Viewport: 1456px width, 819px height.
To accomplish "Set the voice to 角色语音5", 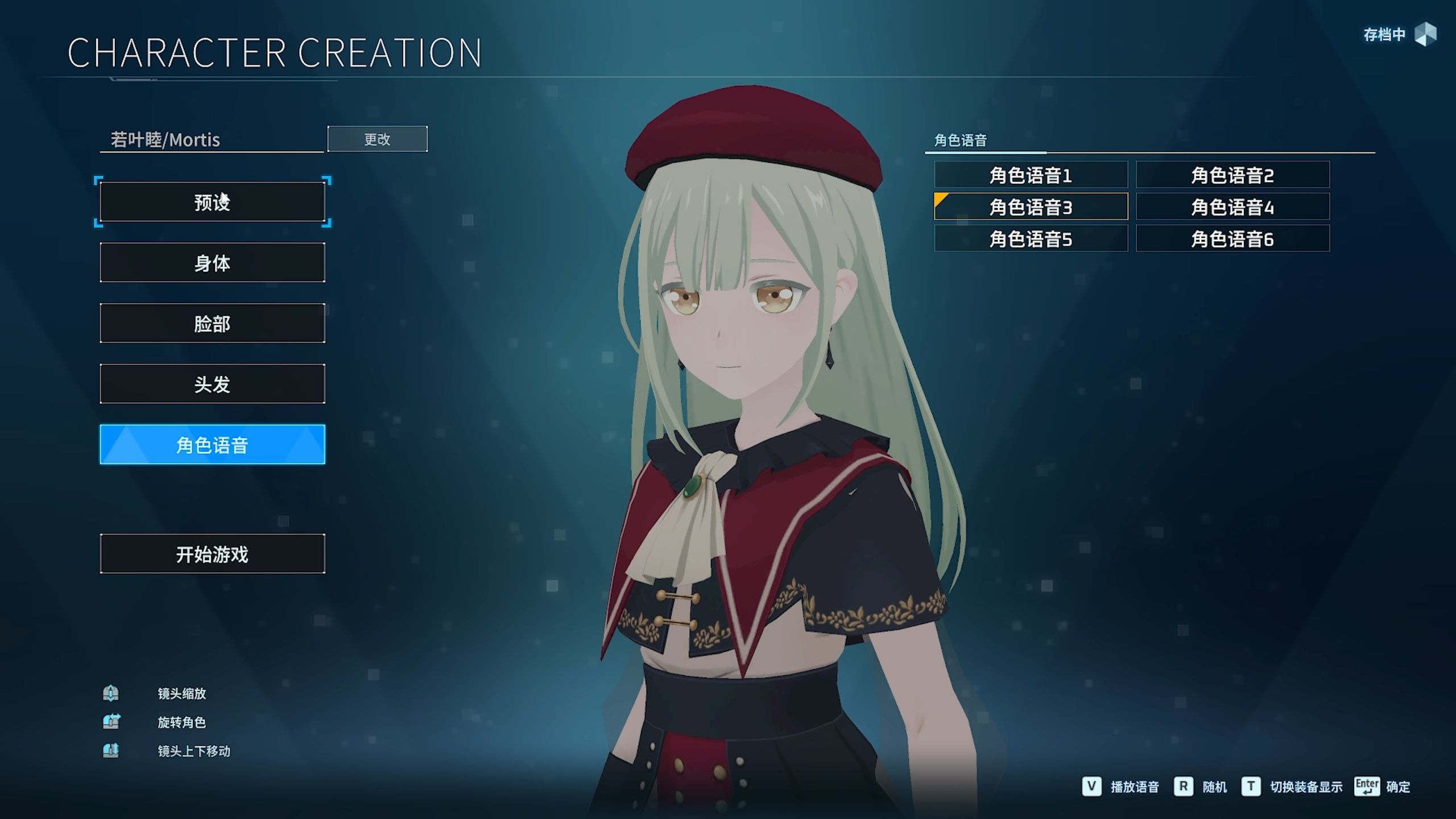I will (x=1031, y=238).
